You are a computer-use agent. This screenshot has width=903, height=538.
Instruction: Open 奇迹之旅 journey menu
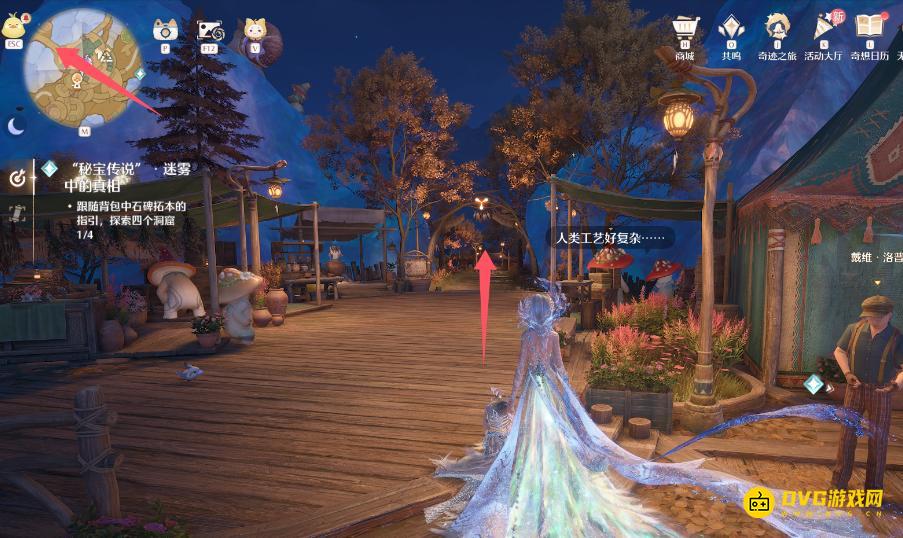(777, 29)
